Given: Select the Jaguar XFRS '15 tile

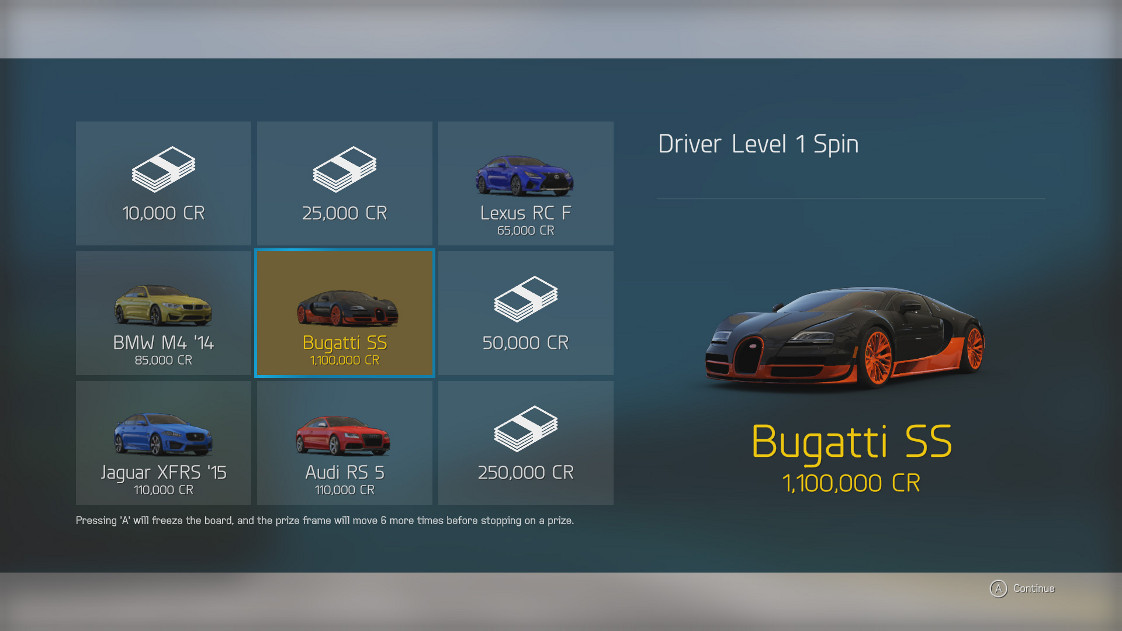Looking at the screenshot, I should [x=163, y=443].
